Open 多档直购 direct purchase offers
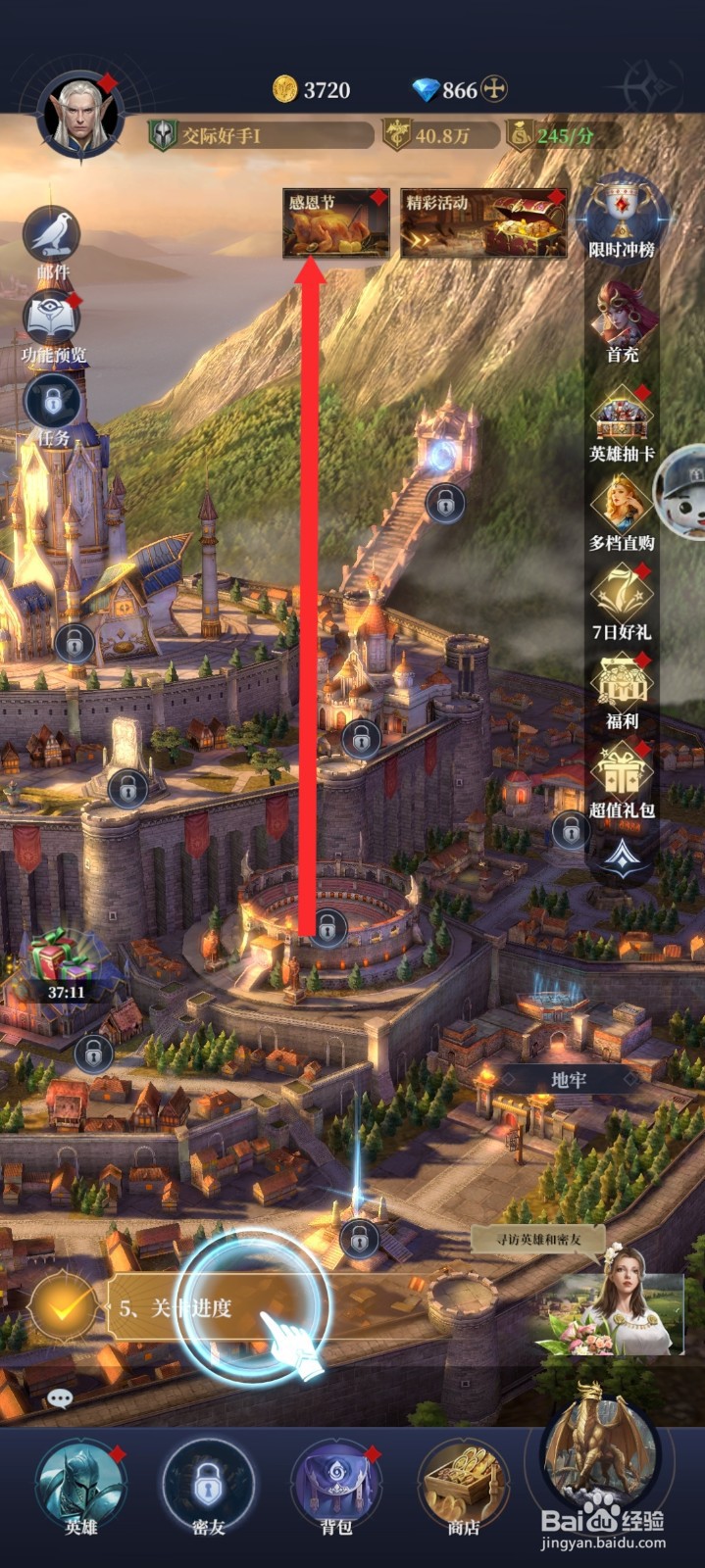This screenshot has height=1568, width=705. [x=622, y=510]
